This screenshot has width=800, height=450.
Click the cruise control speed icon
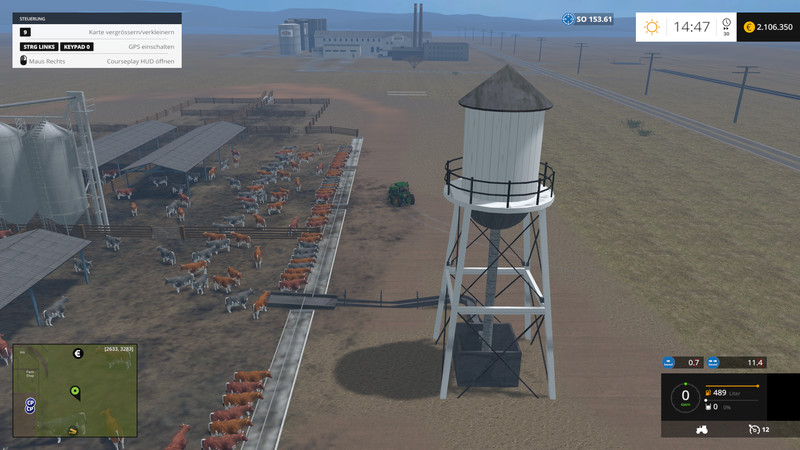[753, 429]
